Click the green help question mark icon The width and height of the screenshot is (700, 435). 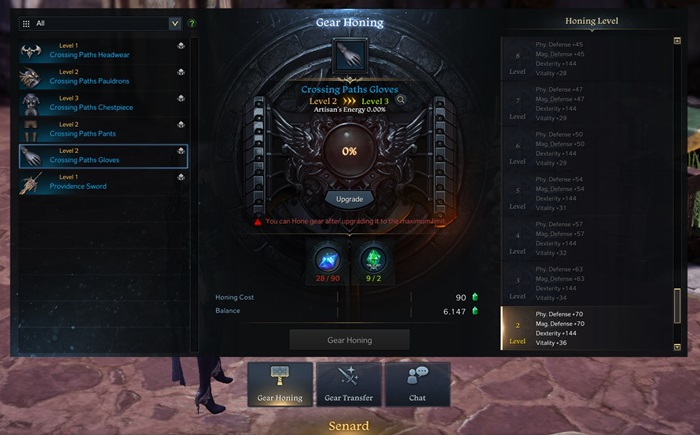[x=192, y=23]
